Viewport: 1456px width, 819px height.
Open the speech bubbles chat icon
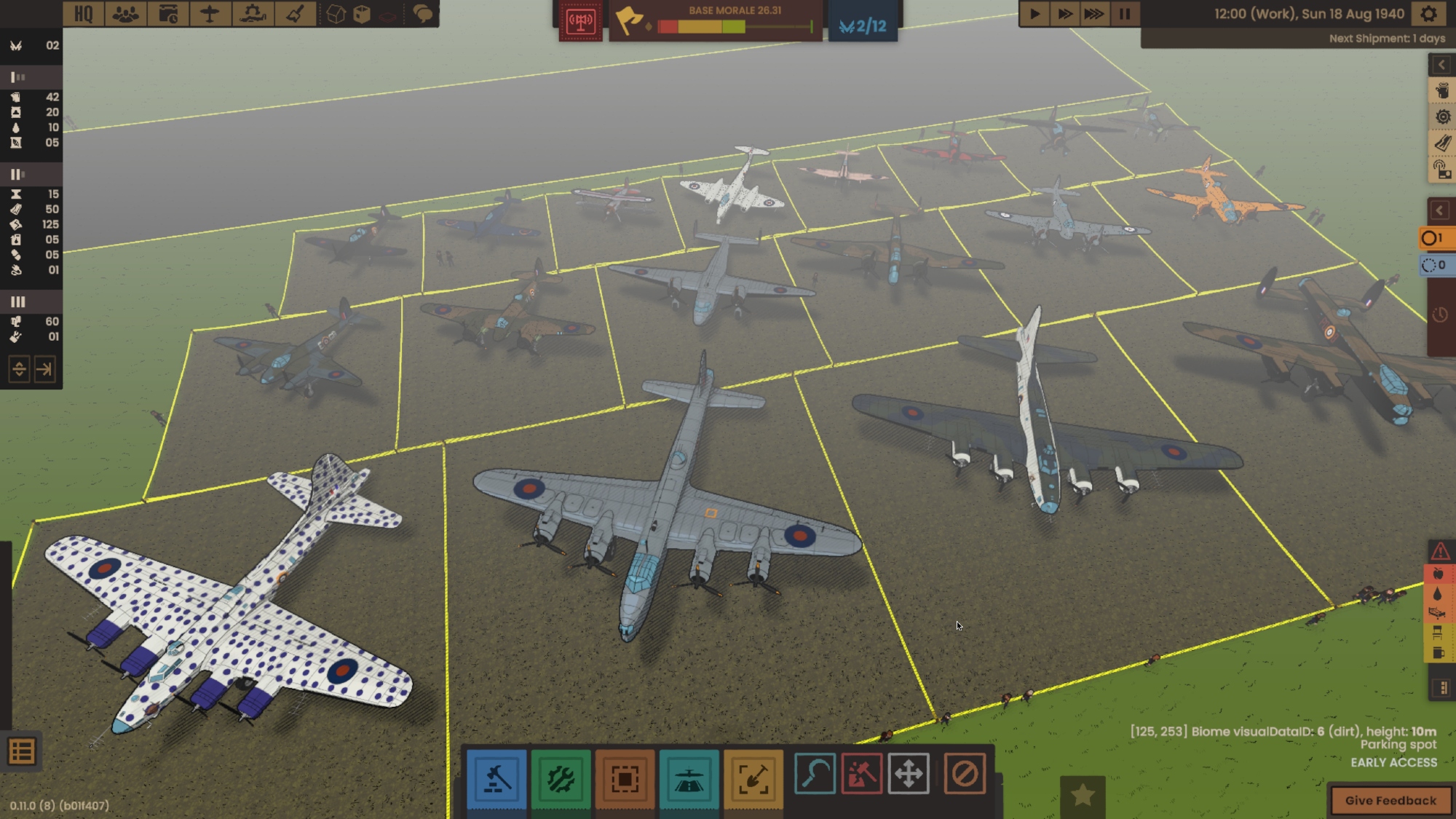[x=422, y=14]
